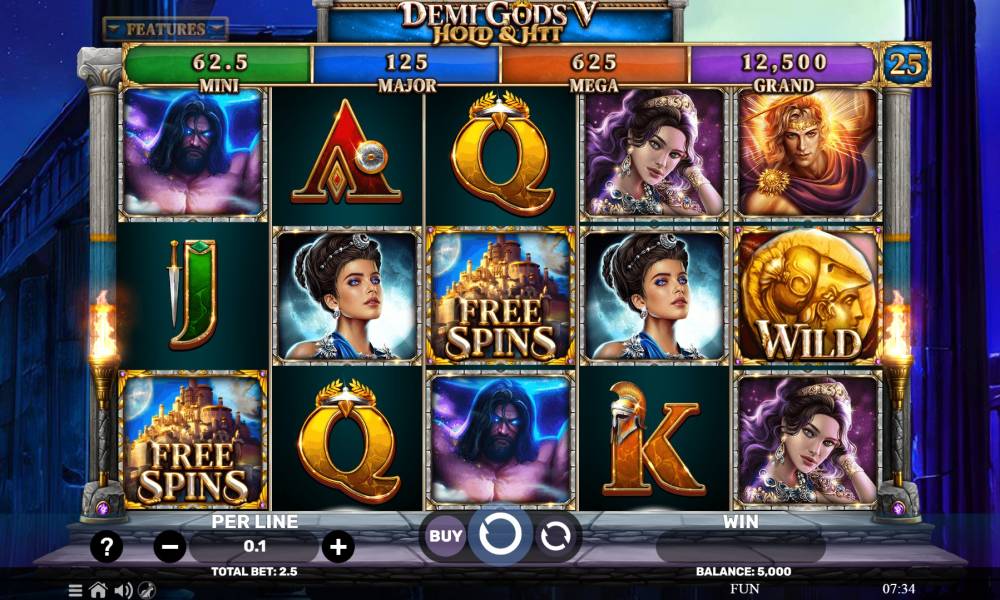The width and height of the screenshot is (1000, 600).
Task: Open the hamburger menu
Action: pos(75,590)
